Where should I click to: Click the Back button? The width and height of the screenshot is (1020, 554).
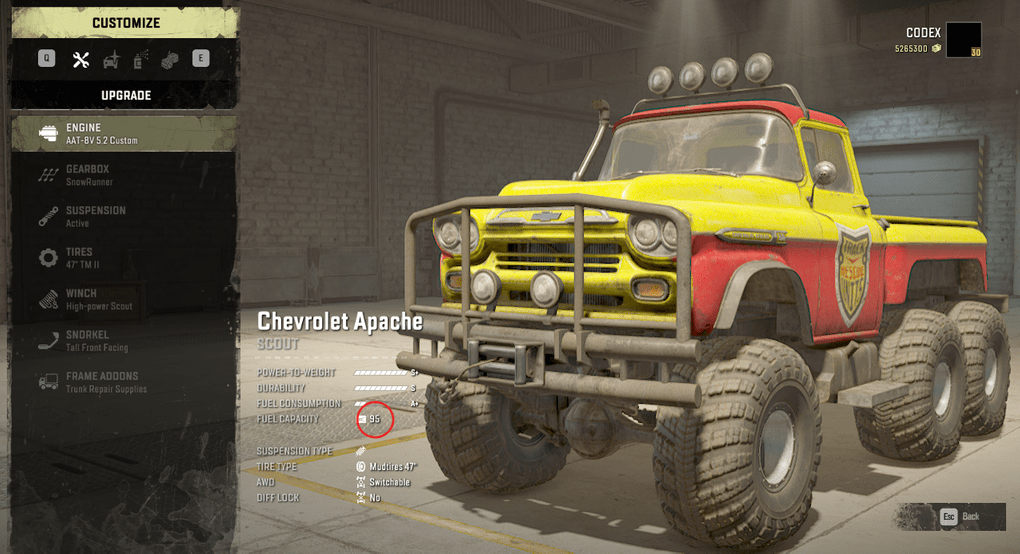[959, 516]
